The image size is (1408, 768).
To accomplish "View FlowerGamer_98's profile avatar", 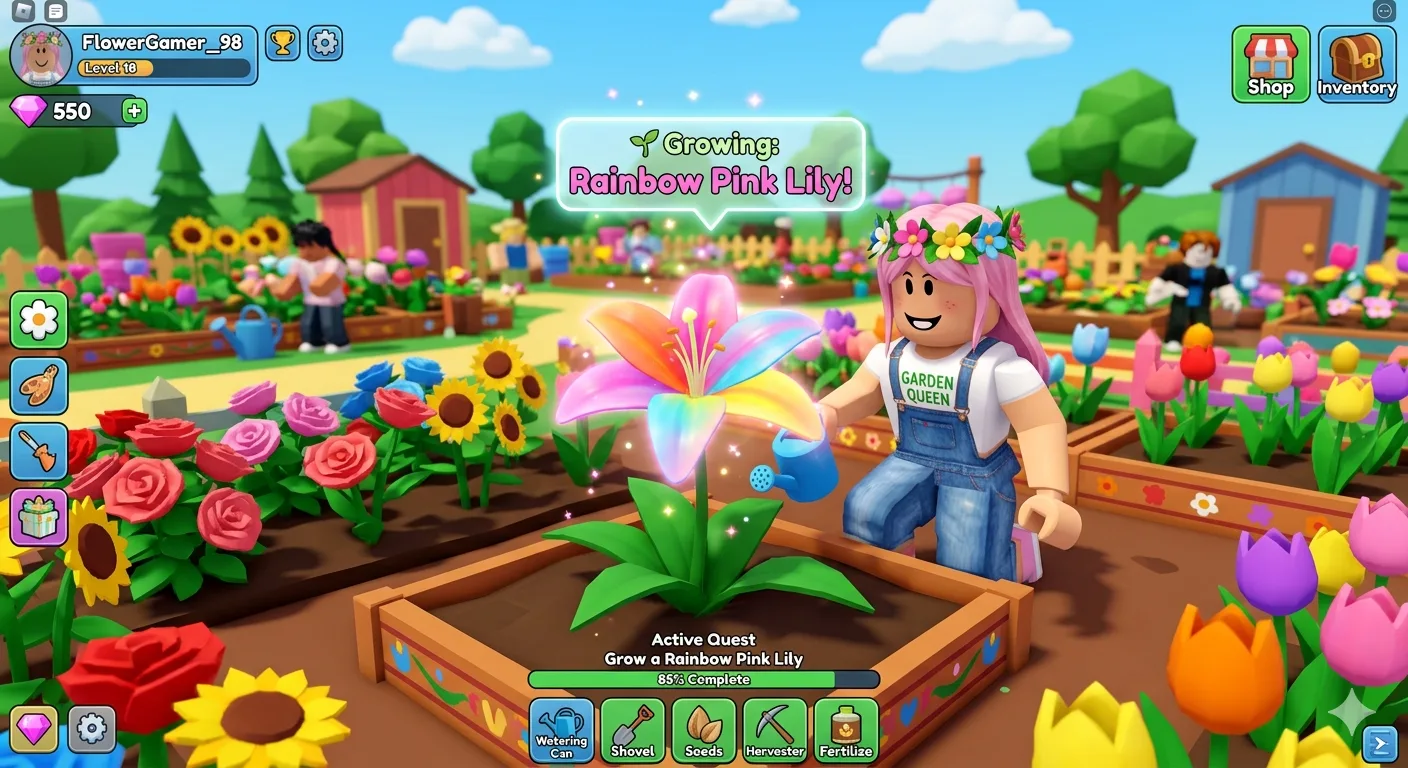I will 41,56.
